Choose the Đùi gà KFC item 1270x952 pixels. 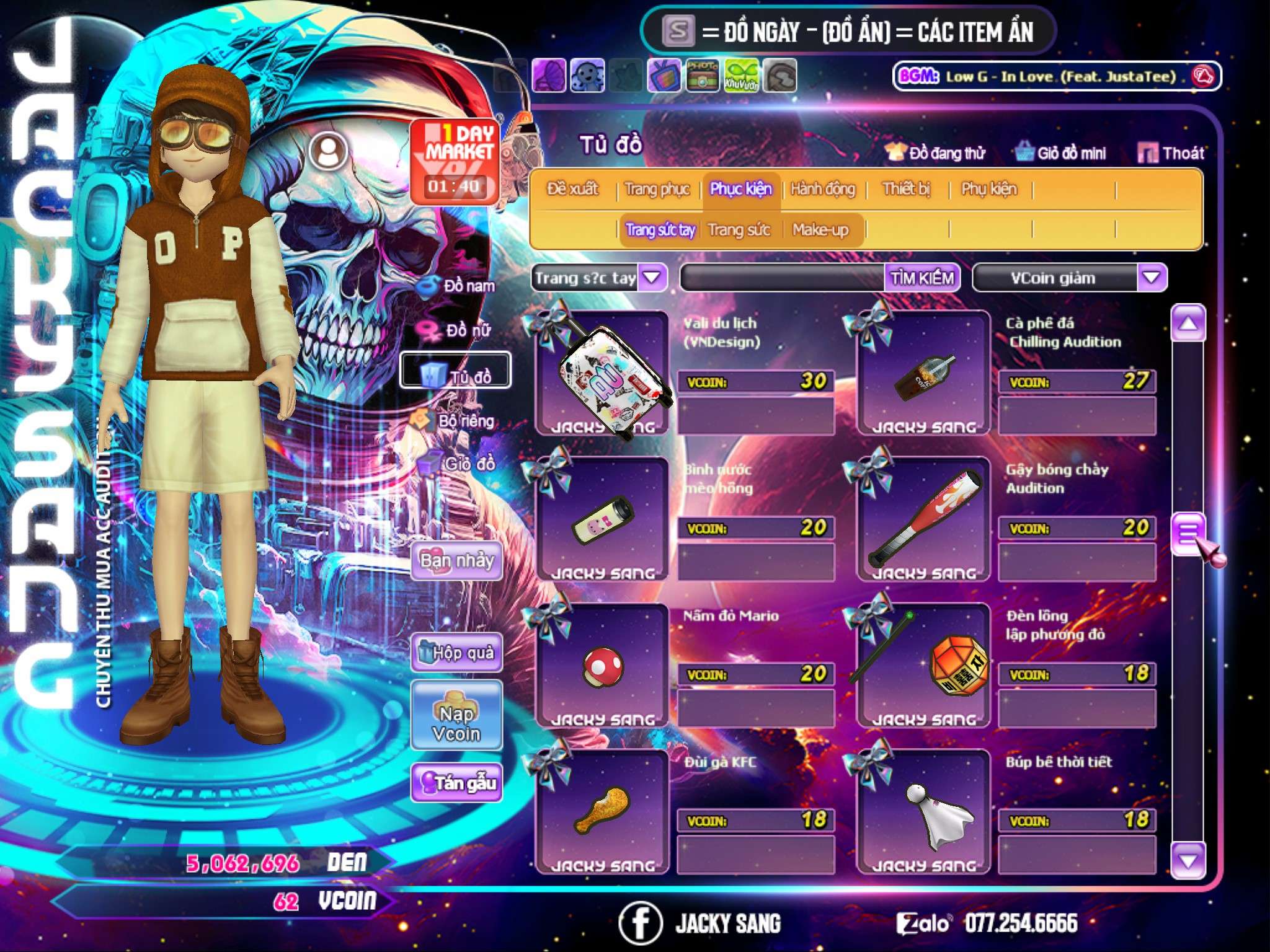(x=602, y=812)
